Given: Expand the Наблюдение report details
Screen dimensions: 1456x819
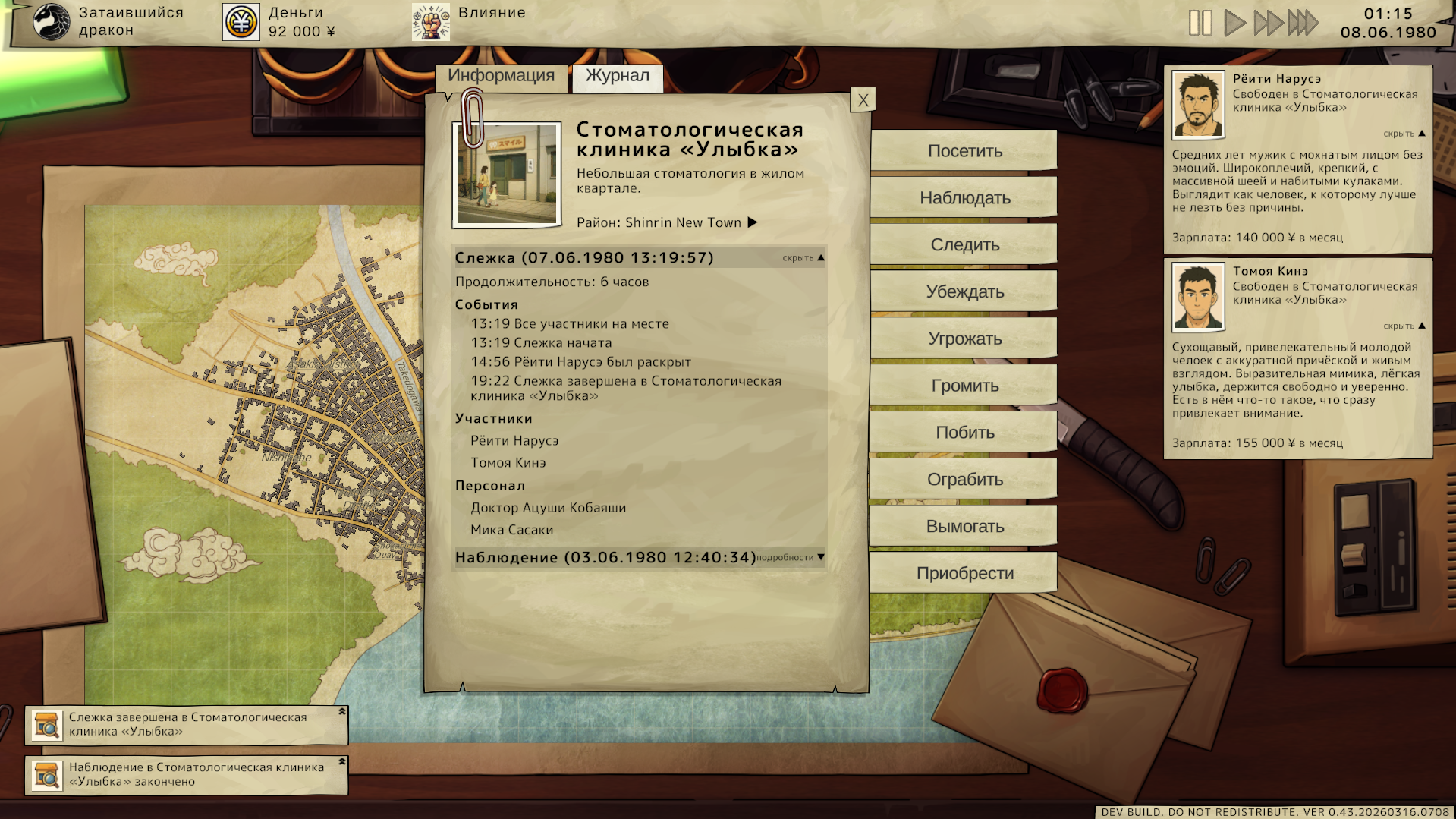Looking at the screenshot, I should (790, 558).
